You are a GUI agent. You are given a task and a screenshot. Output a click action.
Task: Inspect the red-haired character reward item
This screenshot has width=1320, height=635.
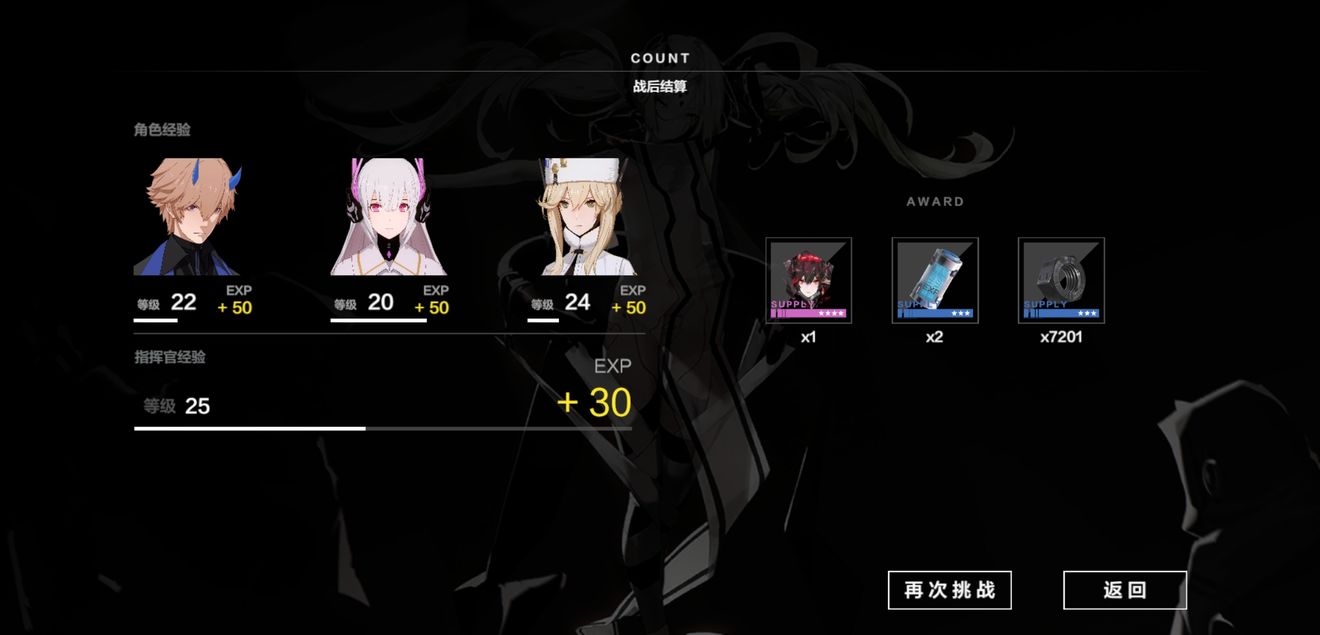(808, 280)
